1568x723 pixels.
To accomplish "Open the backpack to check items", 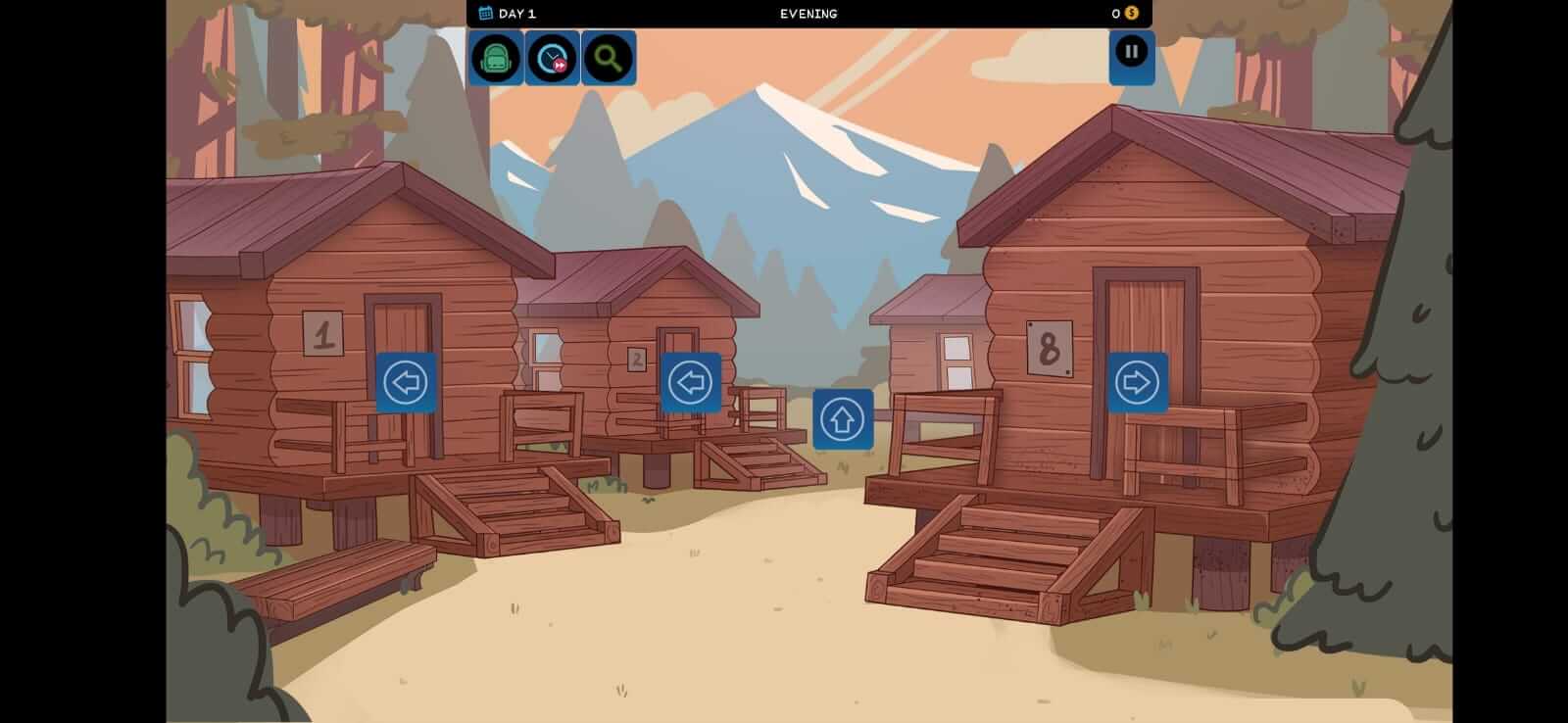I will tap(496, 57).
